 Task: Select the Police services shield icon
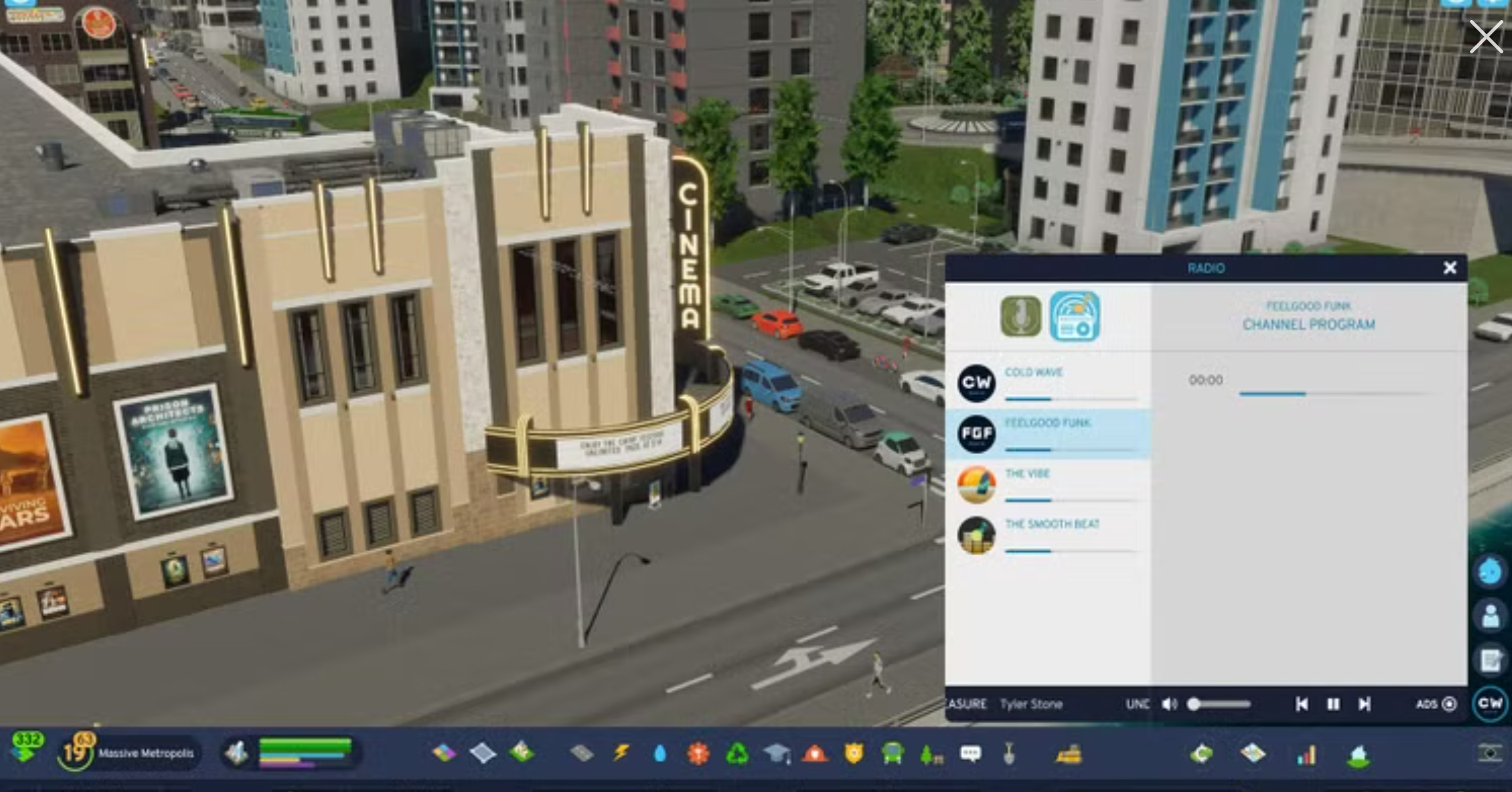click(x=853, y=753)
